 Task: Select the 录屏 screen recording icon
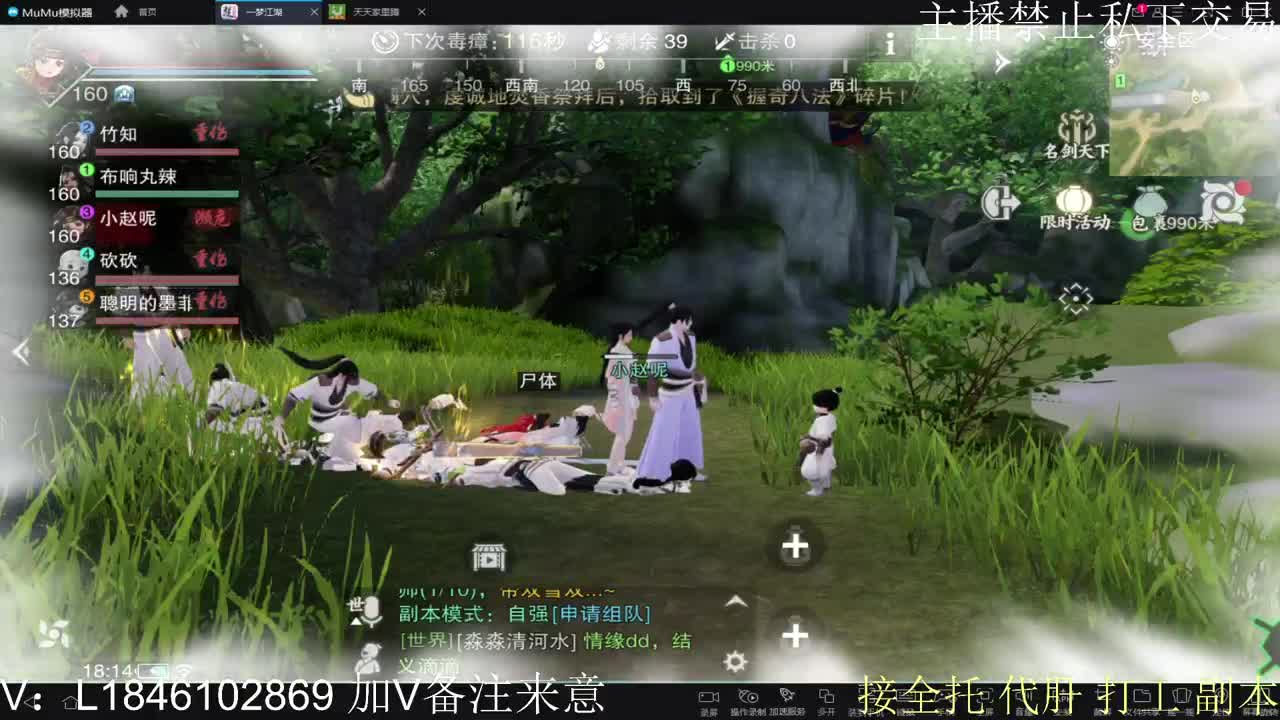click(x=709, y=697)
